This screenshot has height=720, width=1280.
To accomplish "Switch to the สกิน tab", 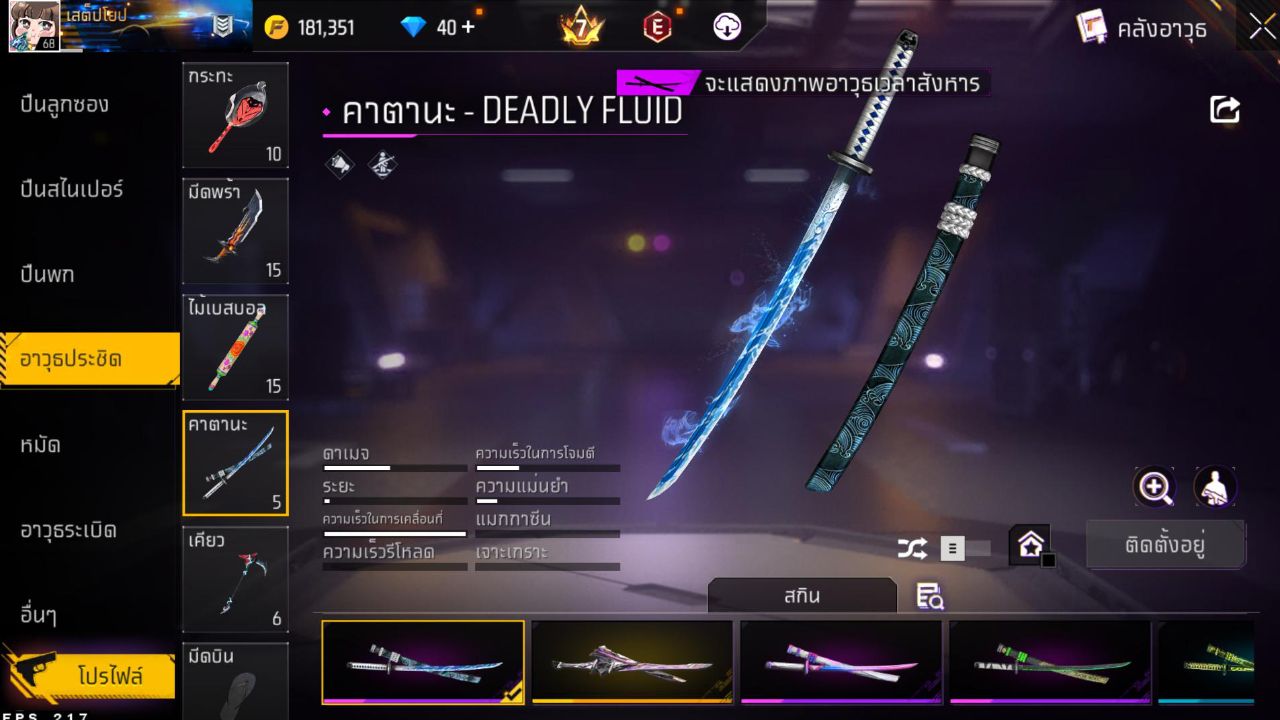I will [x=803, y=593].
